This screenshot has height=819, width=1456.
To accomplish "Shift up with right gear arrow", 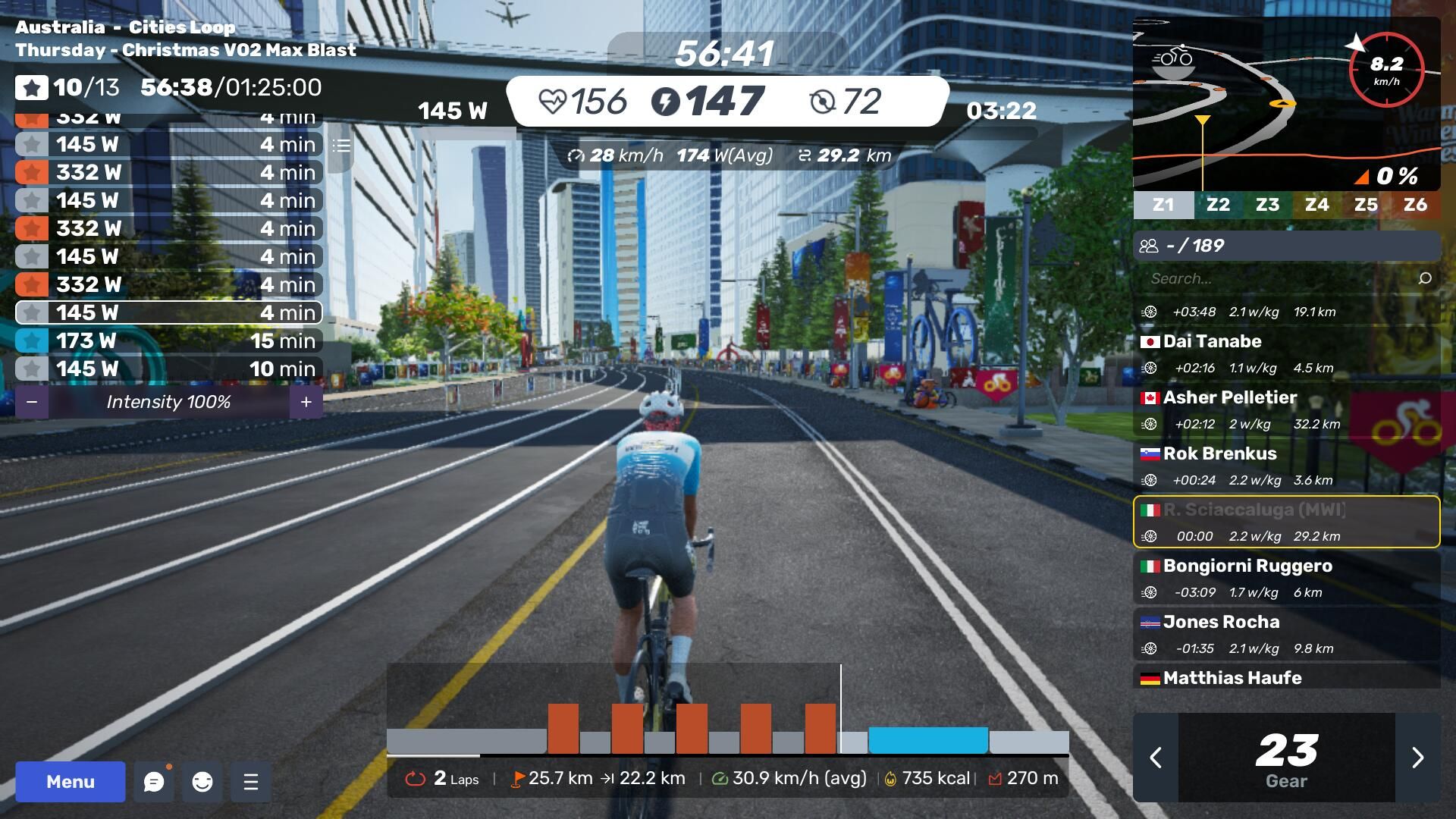I will [1417, 758].
